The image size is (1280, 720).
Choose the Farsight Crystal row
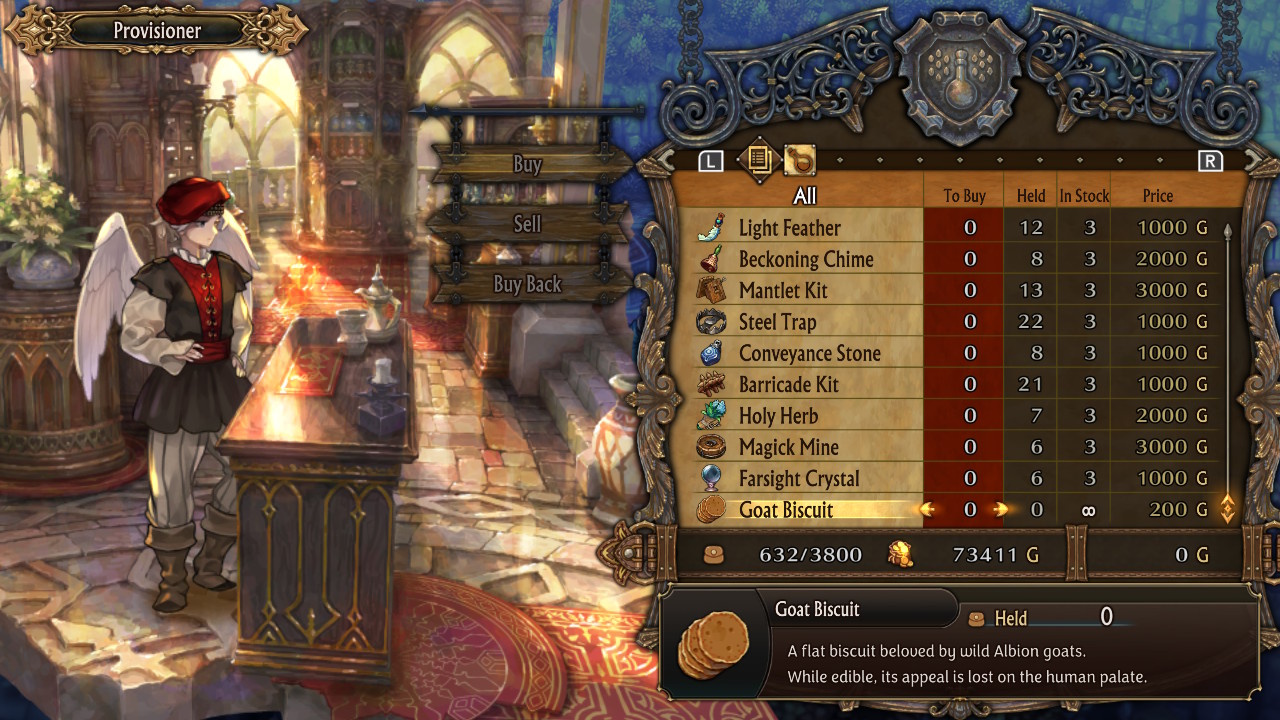click(798, 478)
